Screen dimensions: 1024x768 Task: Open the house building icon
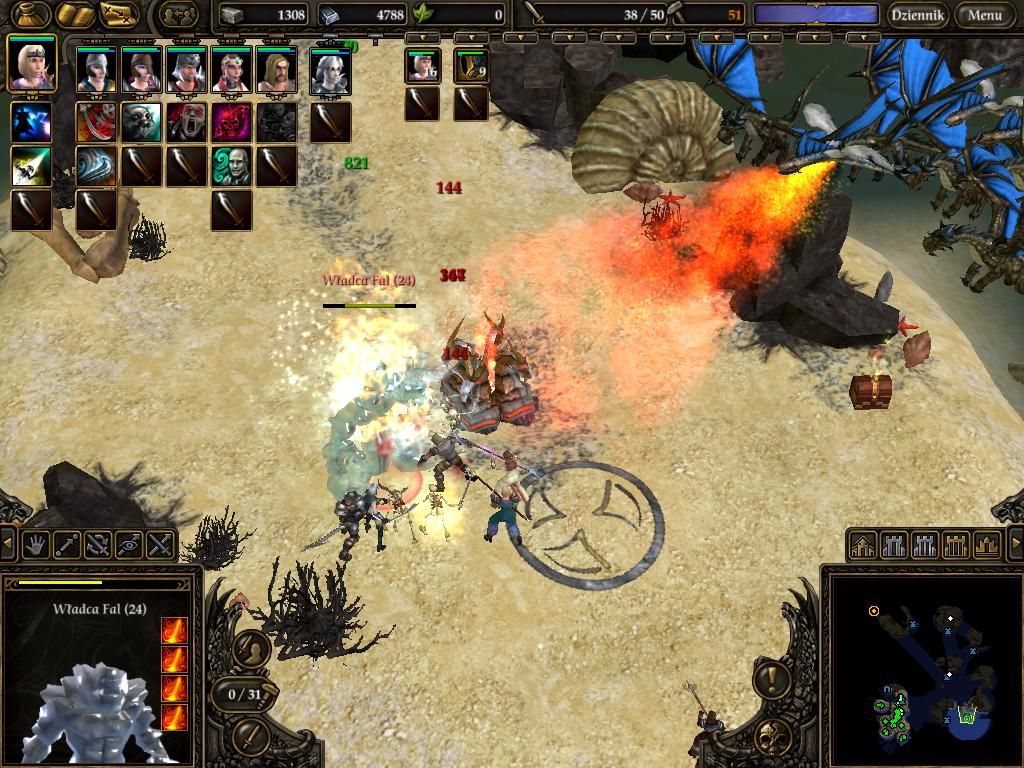[862, 545]
